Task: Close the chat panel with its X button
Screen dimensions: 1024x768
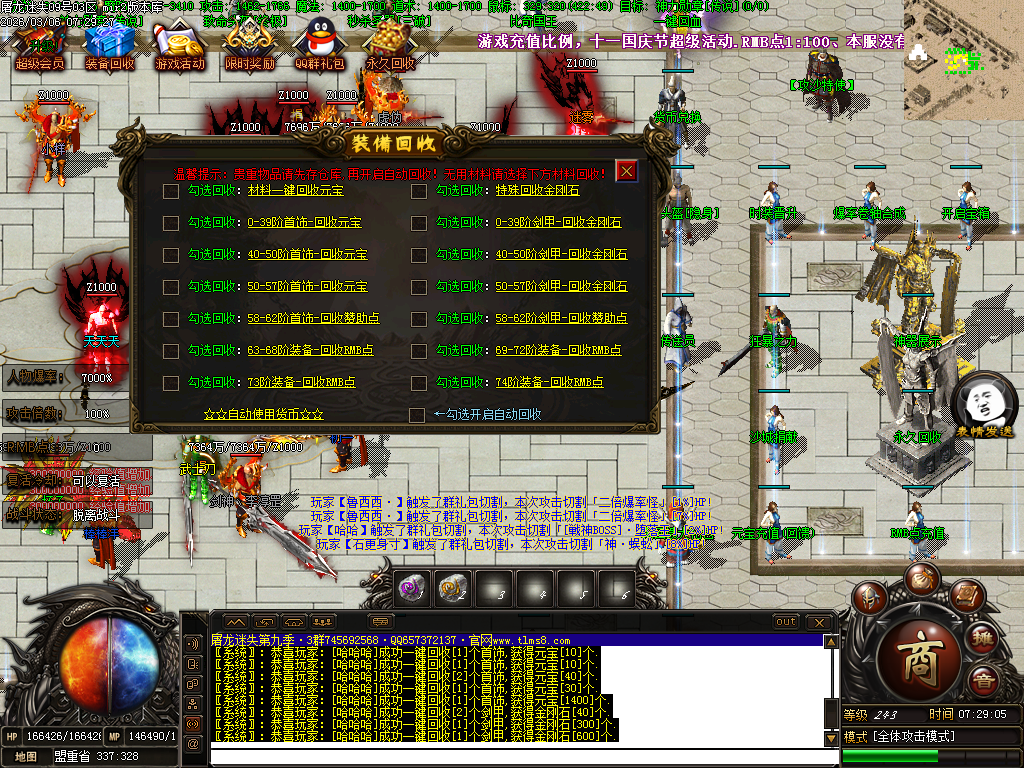Action: (820, 622)
